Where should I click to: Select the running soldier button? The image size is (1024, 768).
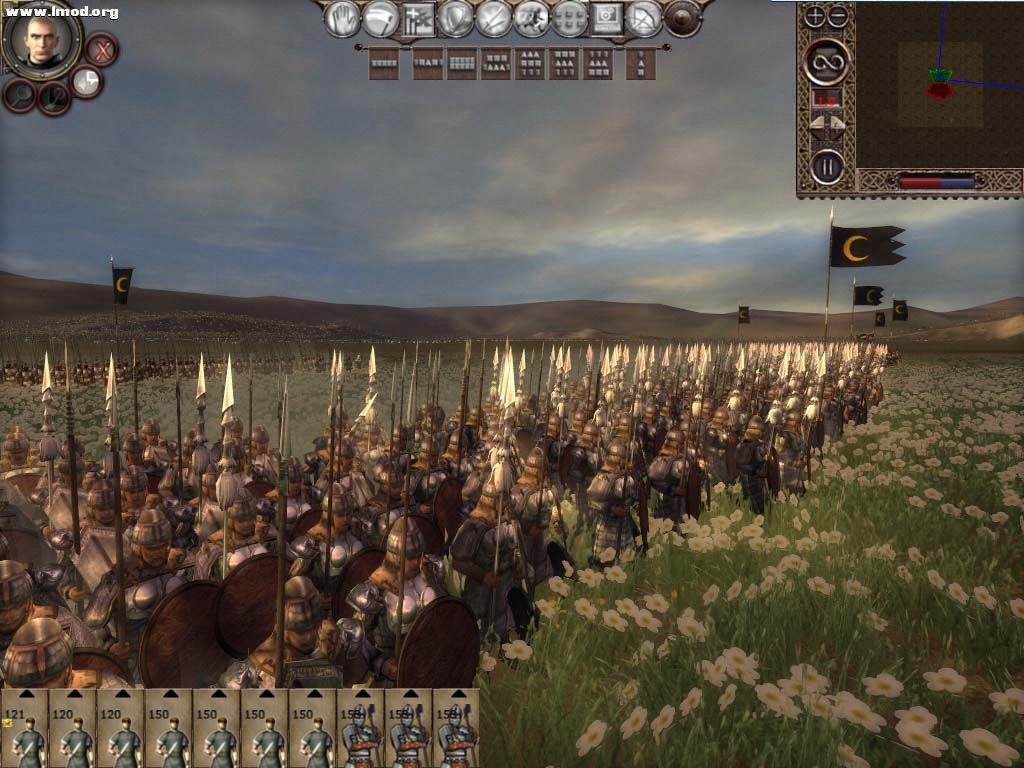pyautogui.click(x=532, y=18)
